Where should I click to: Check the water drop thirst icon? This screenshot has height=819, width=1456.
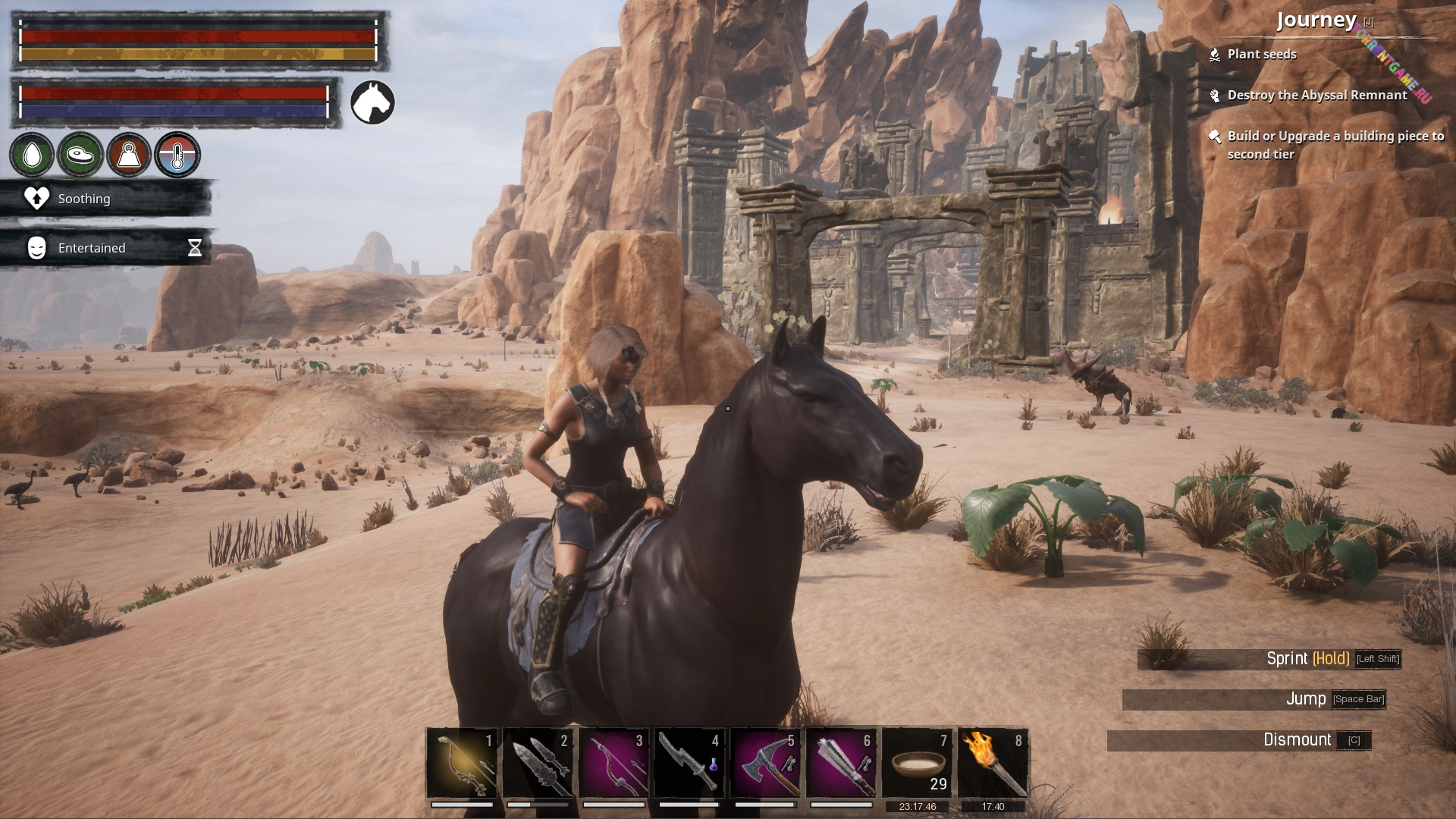(x=32, y=155)
